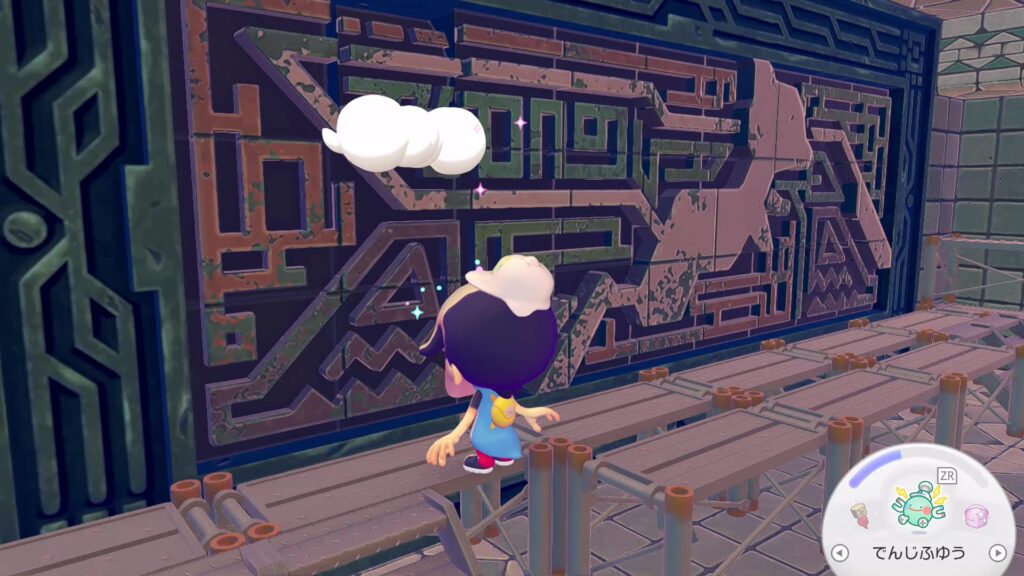
Task: Cycle to the next ability with right arrow
Action: point(996,552)
